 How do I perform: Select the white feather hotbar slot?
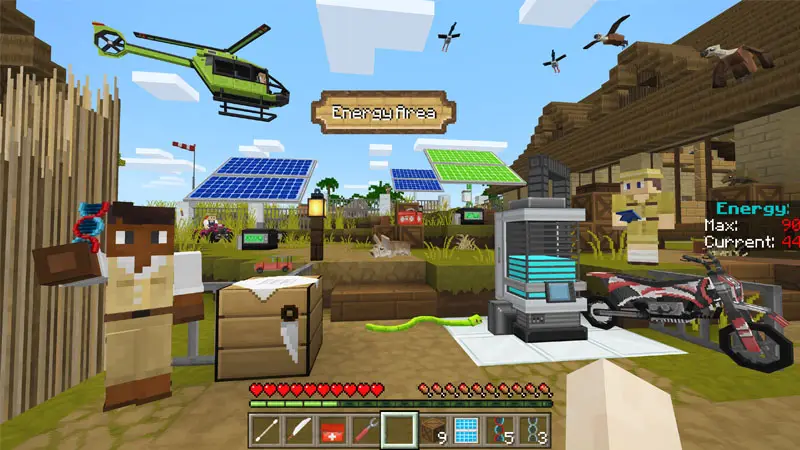(299, 430)
